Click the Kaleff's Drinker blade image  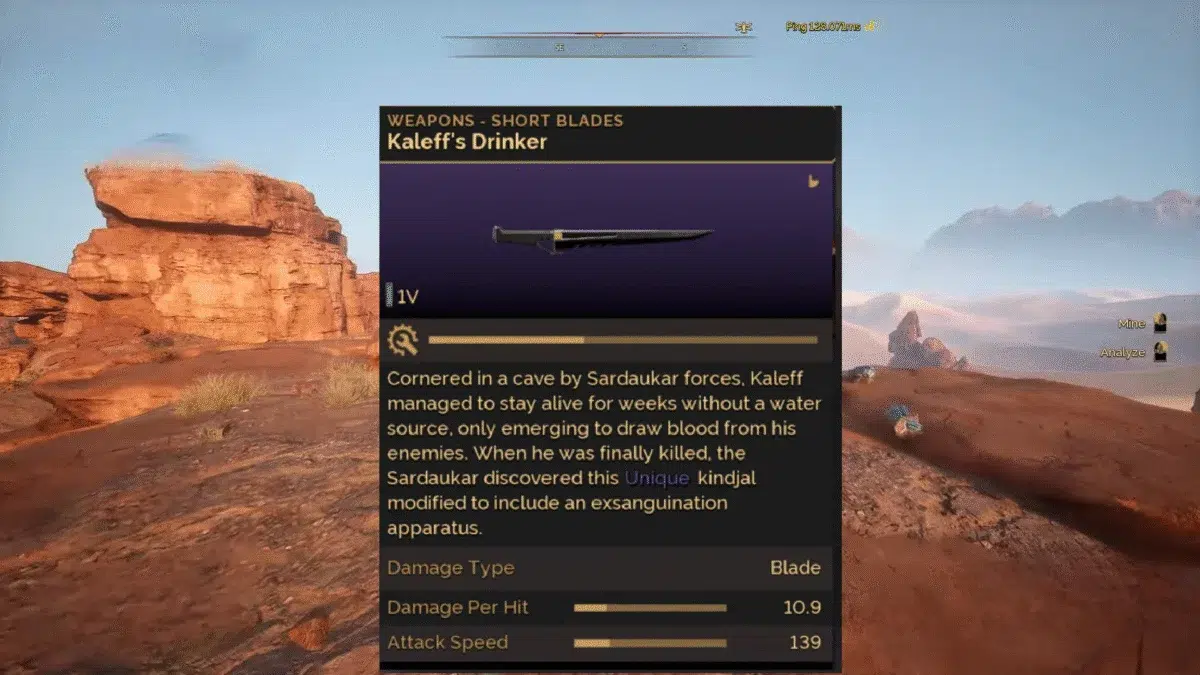point(601,238)
